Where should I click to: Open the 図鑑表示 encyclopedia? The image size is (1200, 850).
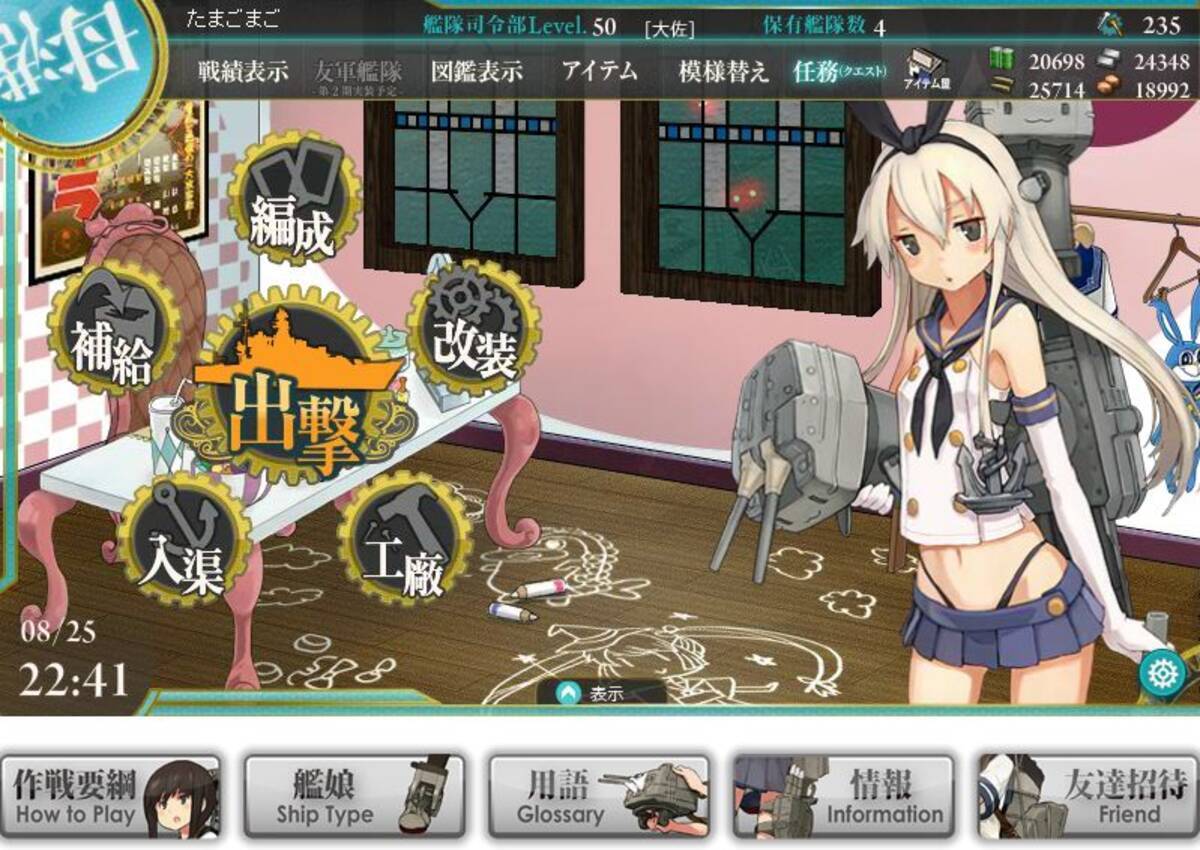476,71
